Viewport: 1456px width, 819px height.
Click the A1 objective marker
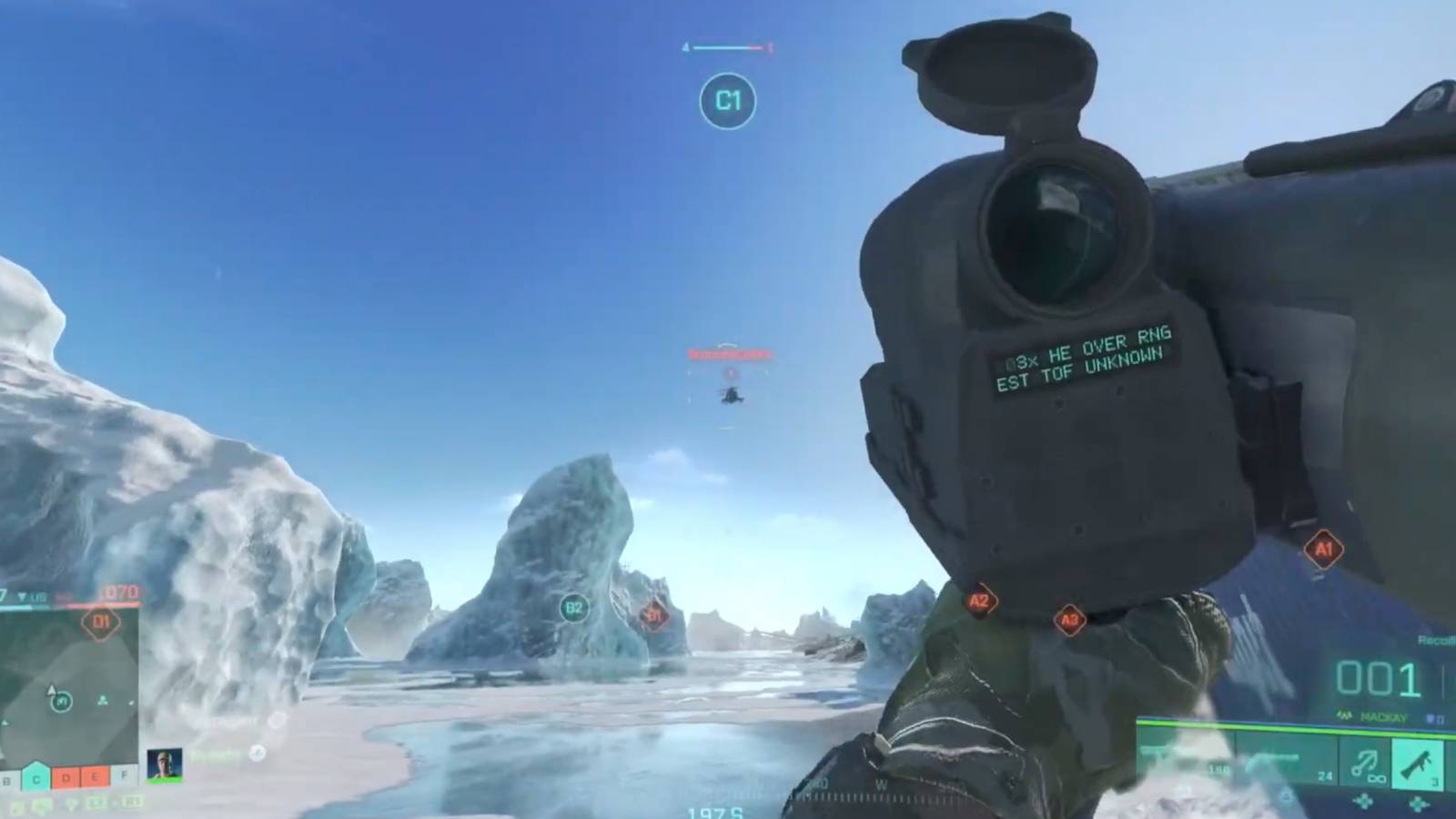[x=1324, y=548]
